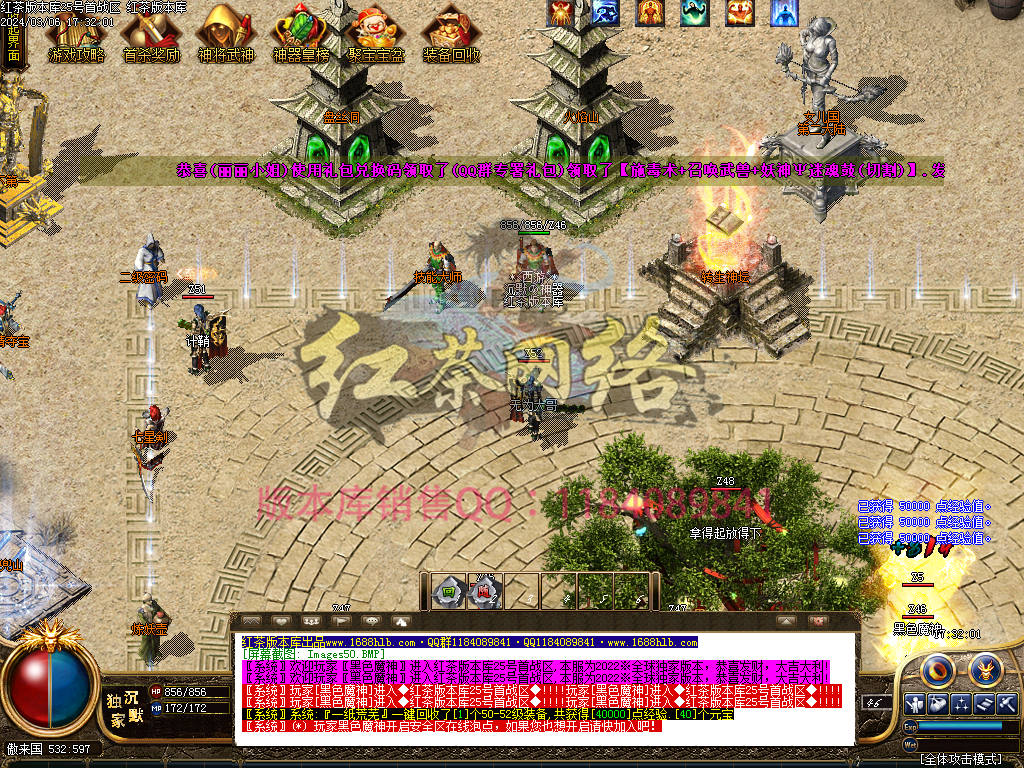Click the 世界面 tab on left edge

[x=13, y=45]
